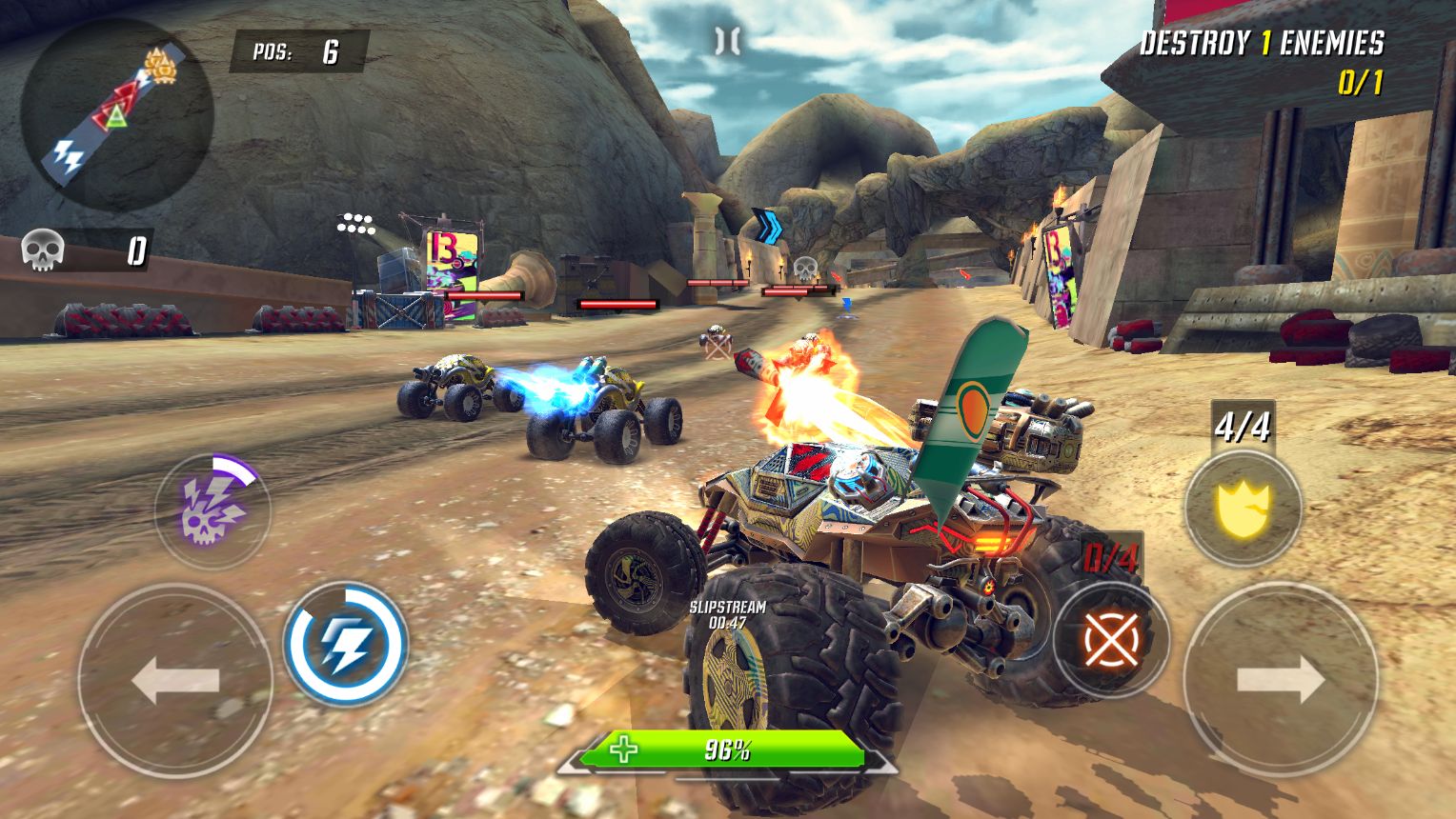This screenshot has width=1456, height=819.
Task: Activate the golden shield power-up
Action: tap(1244, 505)
